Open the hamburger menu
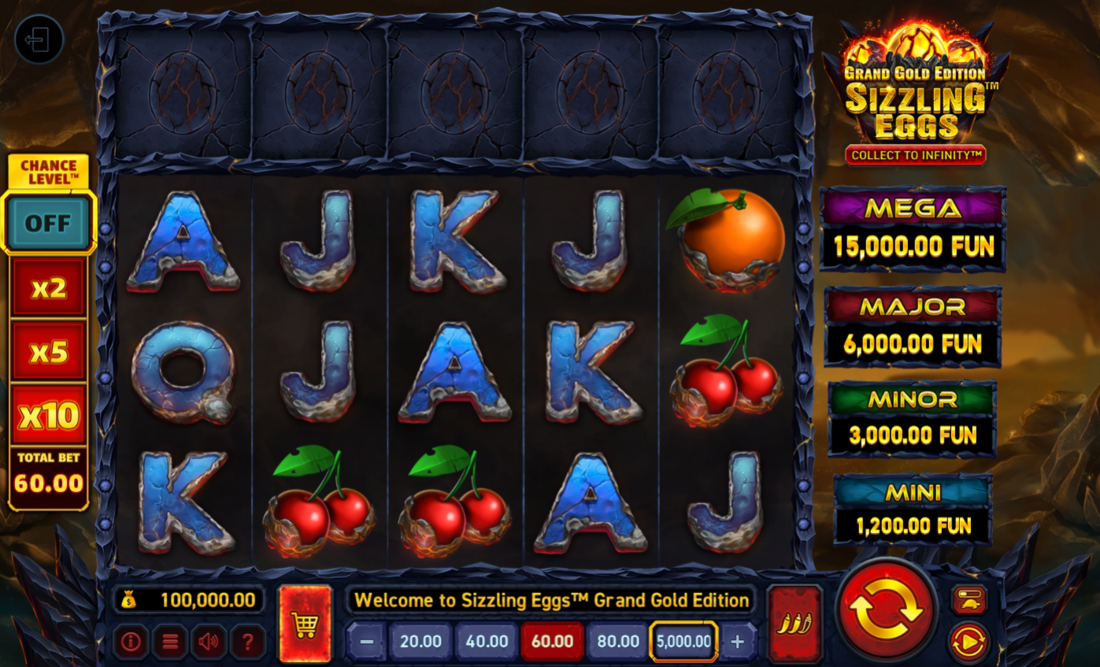Screen dimensions: 1100x667 (x=170, y=641)
